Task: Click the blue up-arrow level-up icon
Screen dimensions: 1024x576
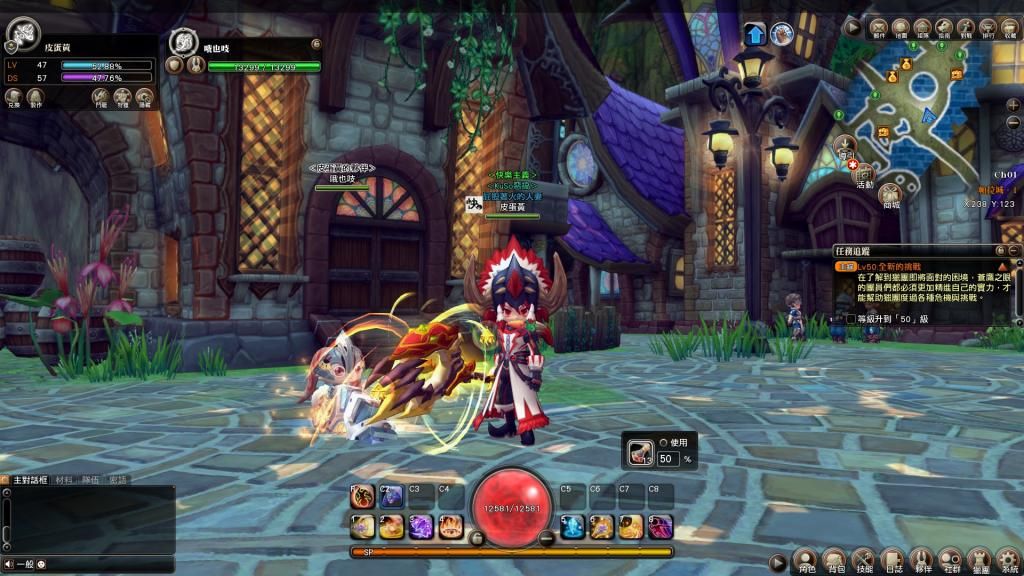Action: click(754, 34)
